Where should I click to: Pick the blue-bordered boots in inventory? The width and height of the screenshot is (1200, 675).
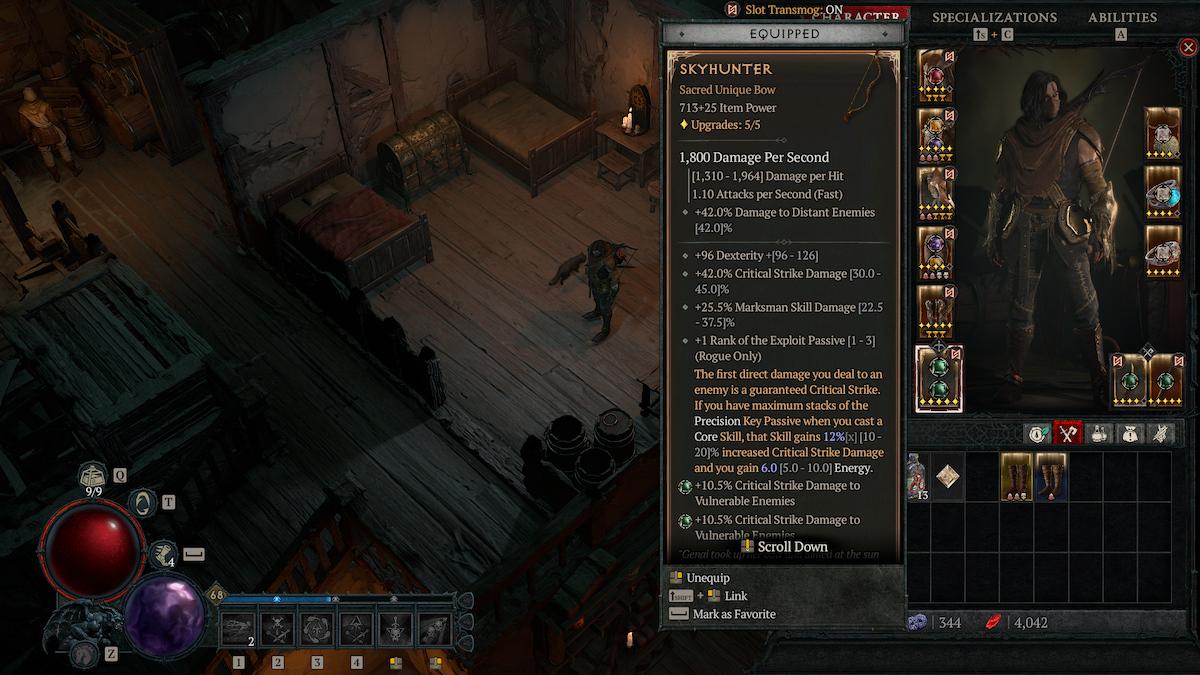click(x=1052, y=477)
